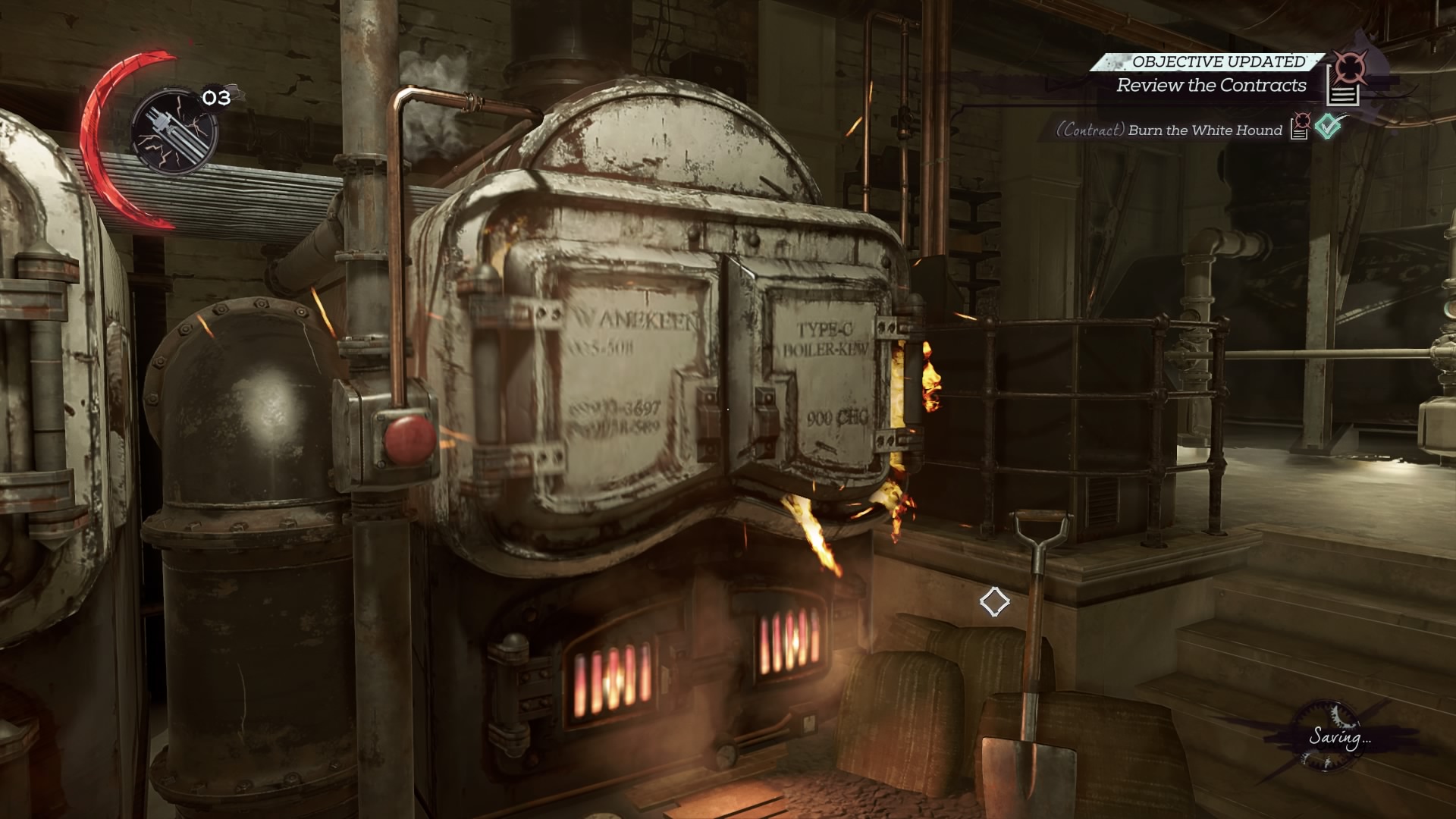Select the Burn the White Hound contract
This screenshot has height=819, width=1456.
point(1204,130)
